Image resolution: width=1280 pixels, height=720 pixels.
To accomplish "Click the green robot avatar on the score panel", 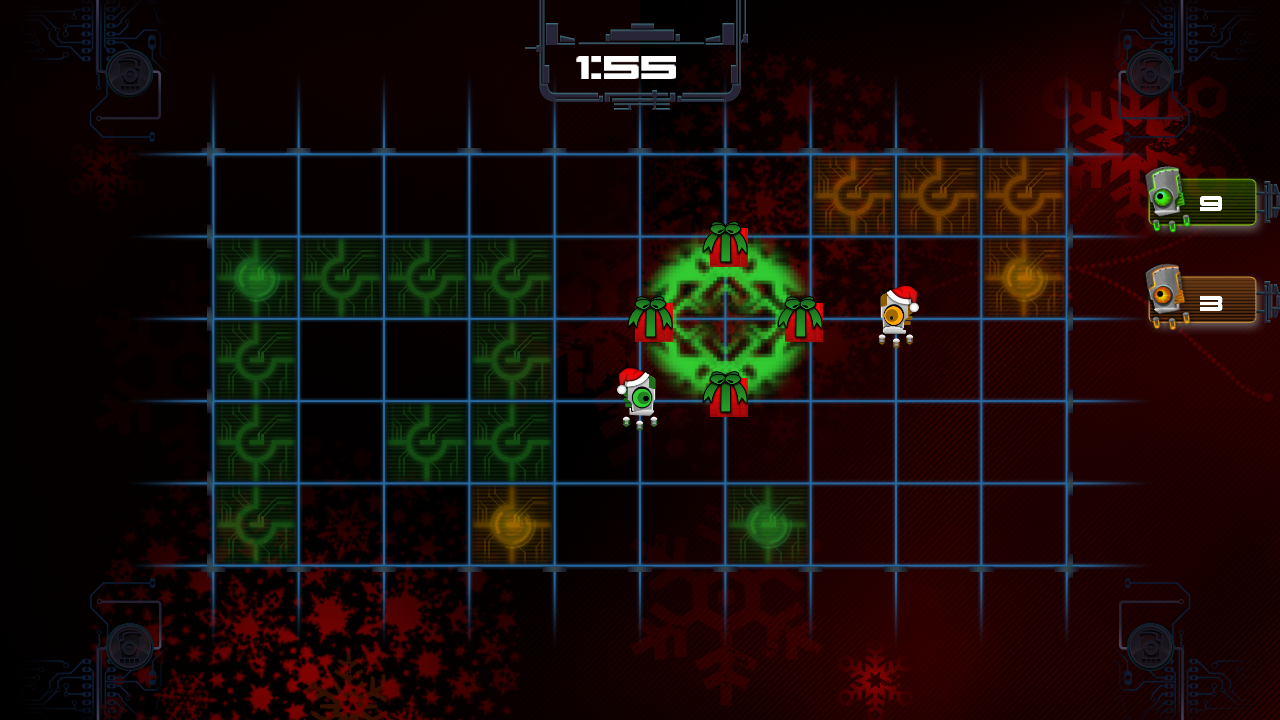I will coord(1162,198).
